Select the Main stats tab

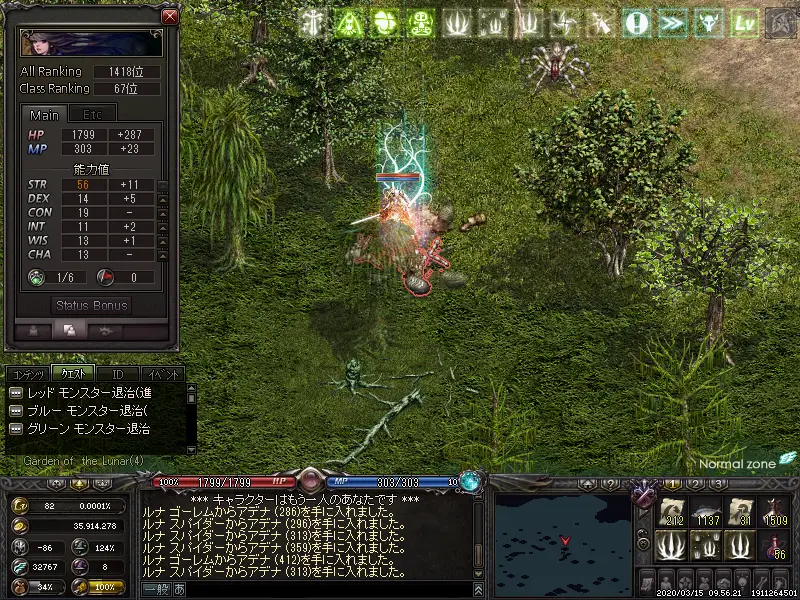click(x=44, y=115)
